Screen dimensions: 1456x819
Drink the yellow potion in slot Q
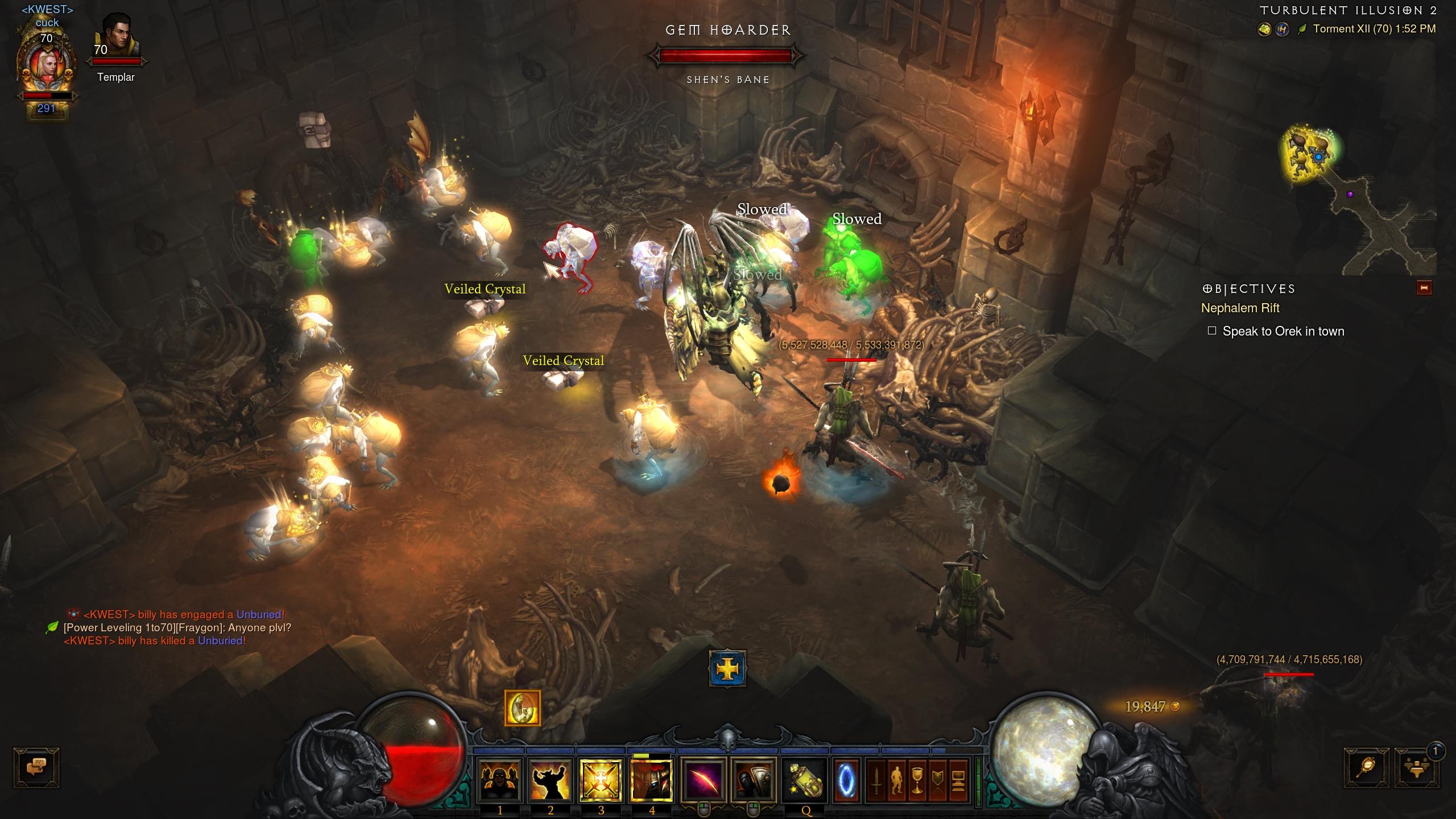[805, 780]
